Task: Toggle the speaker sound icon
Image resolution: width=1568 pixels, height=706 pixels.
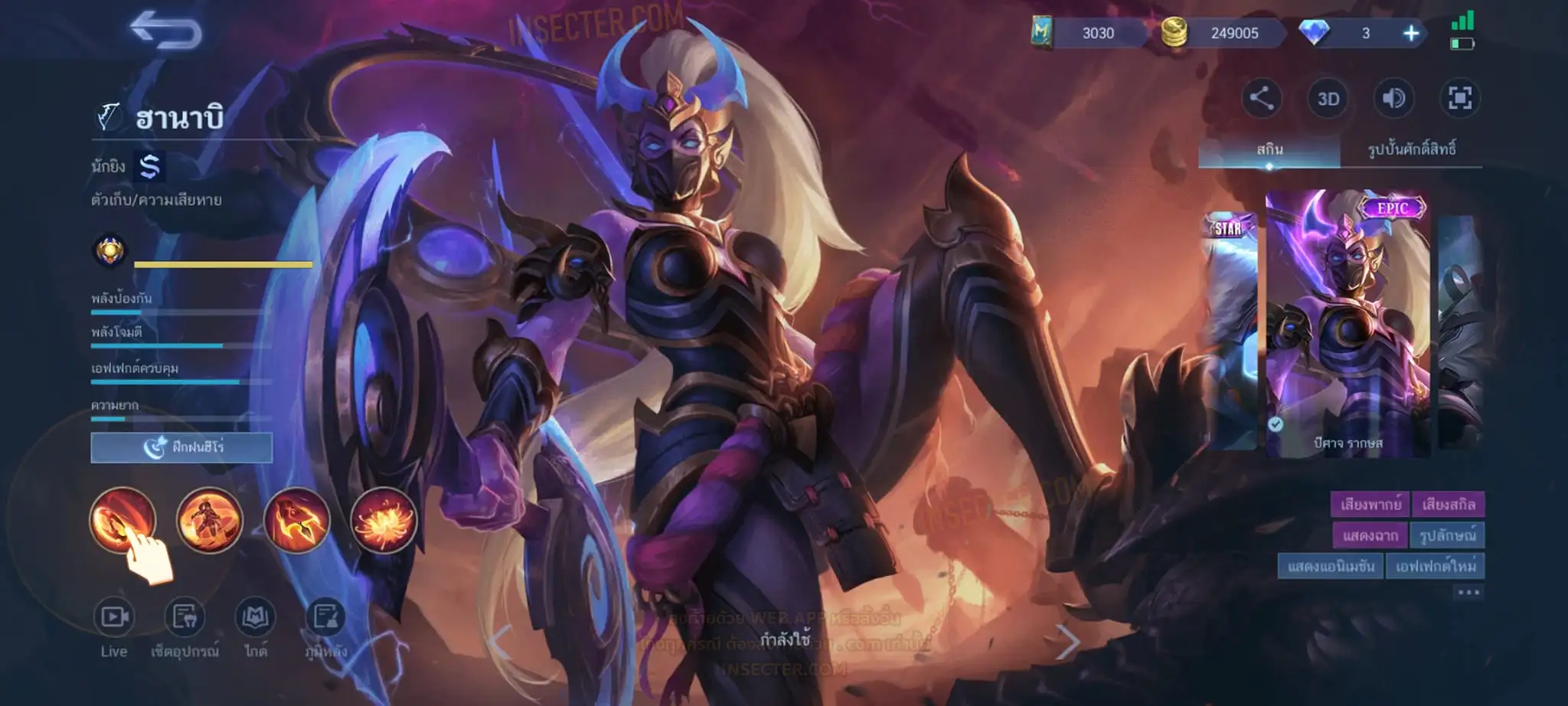Action: (1393, 98)
